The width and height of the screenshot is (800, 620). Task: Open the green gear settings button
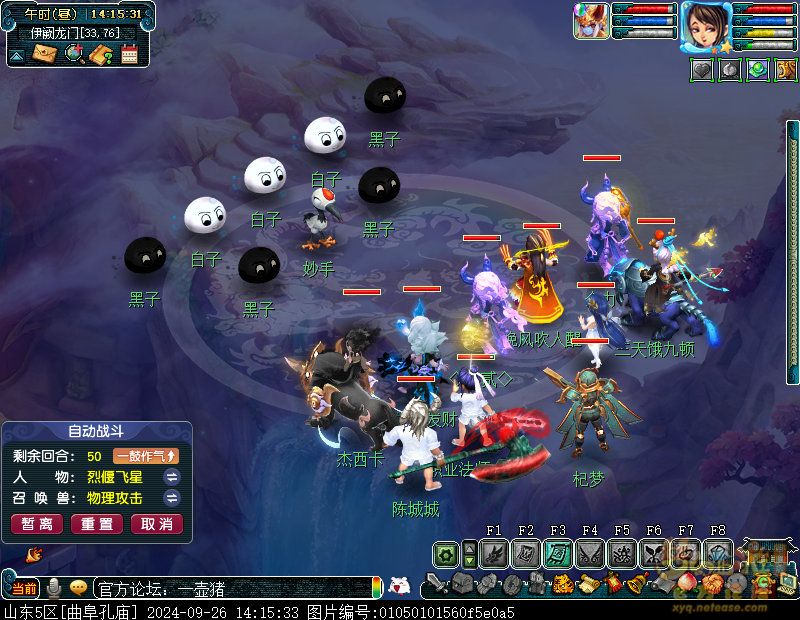[x=446, y=553]
